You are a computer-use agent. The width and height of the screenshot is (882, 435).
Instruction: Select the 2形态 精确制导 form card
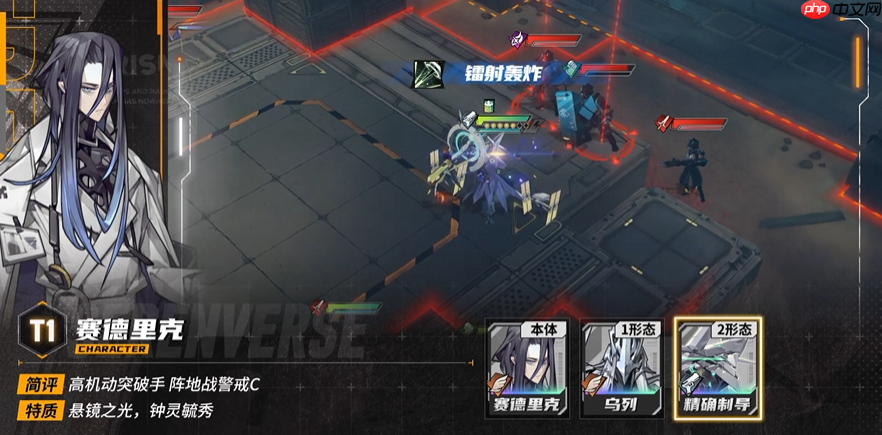coord(717,369)
